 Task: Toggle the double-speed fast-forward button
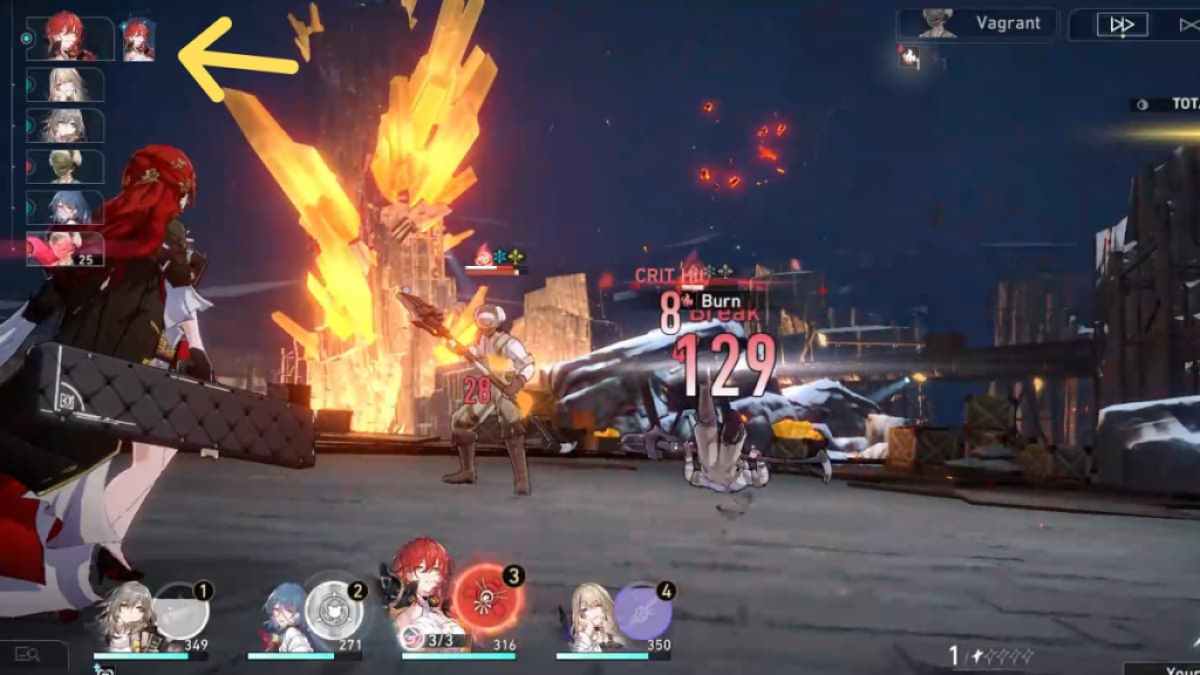click(x=1122, y=25)
